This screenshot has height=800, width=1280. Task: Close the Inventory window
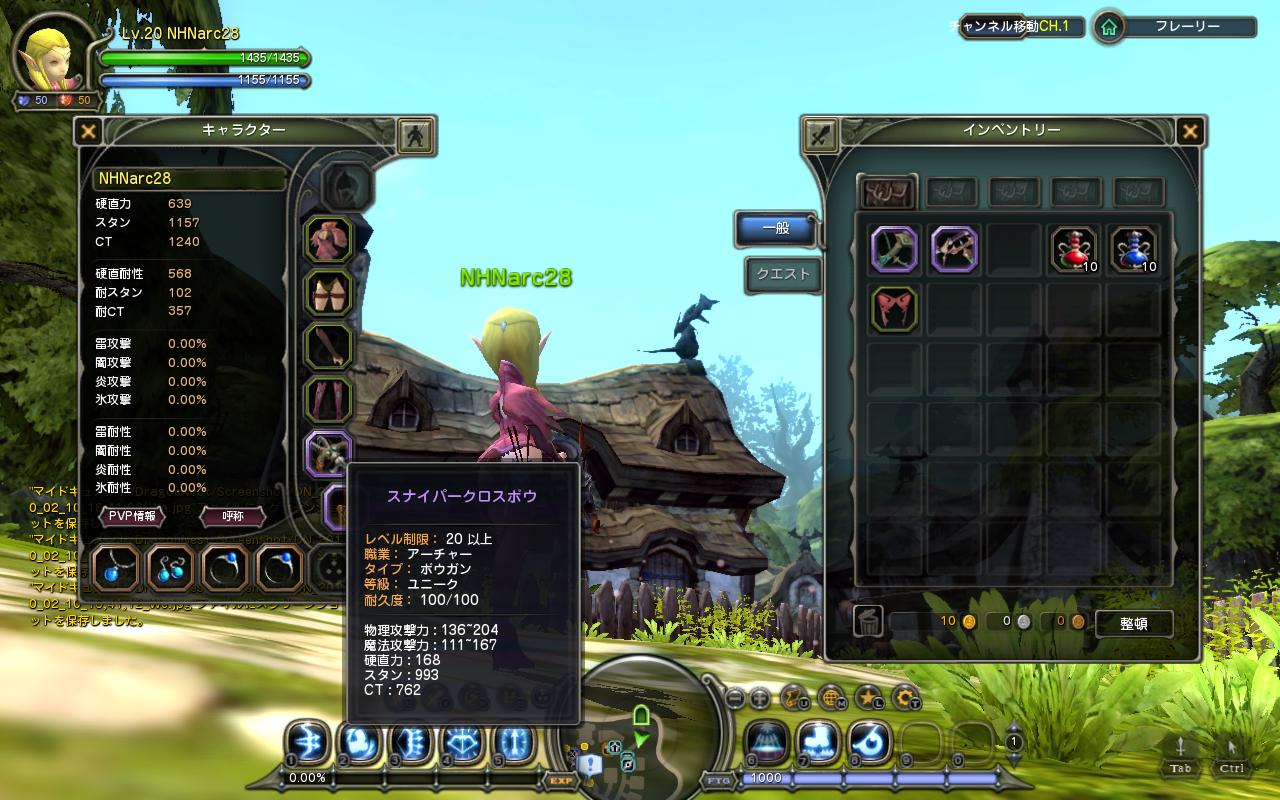pyautogui.click(x=1190, y=131)
